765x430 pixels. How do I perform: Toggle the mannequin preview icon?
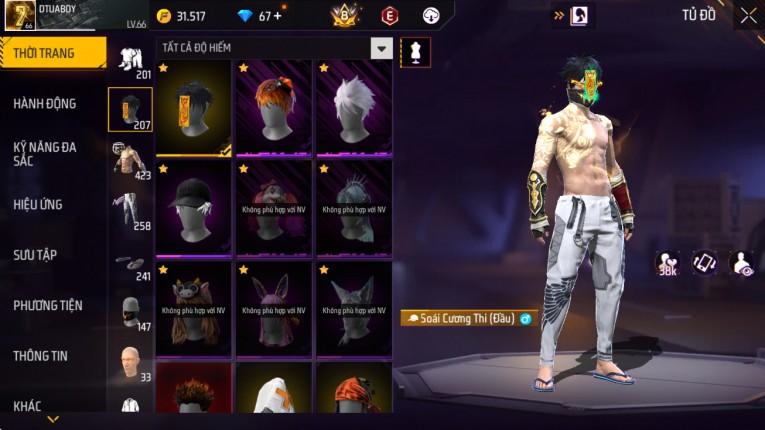click(415, 52)
